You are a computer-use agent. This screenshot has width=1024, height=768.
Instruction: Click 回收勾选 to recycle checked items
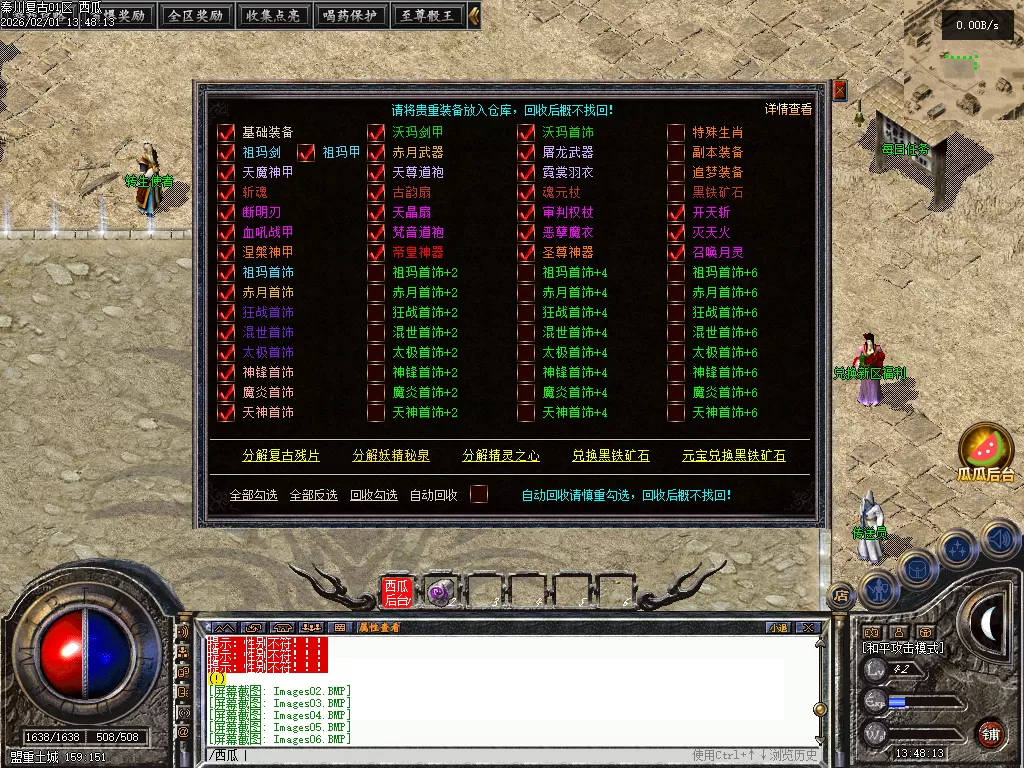pos(373,495)
